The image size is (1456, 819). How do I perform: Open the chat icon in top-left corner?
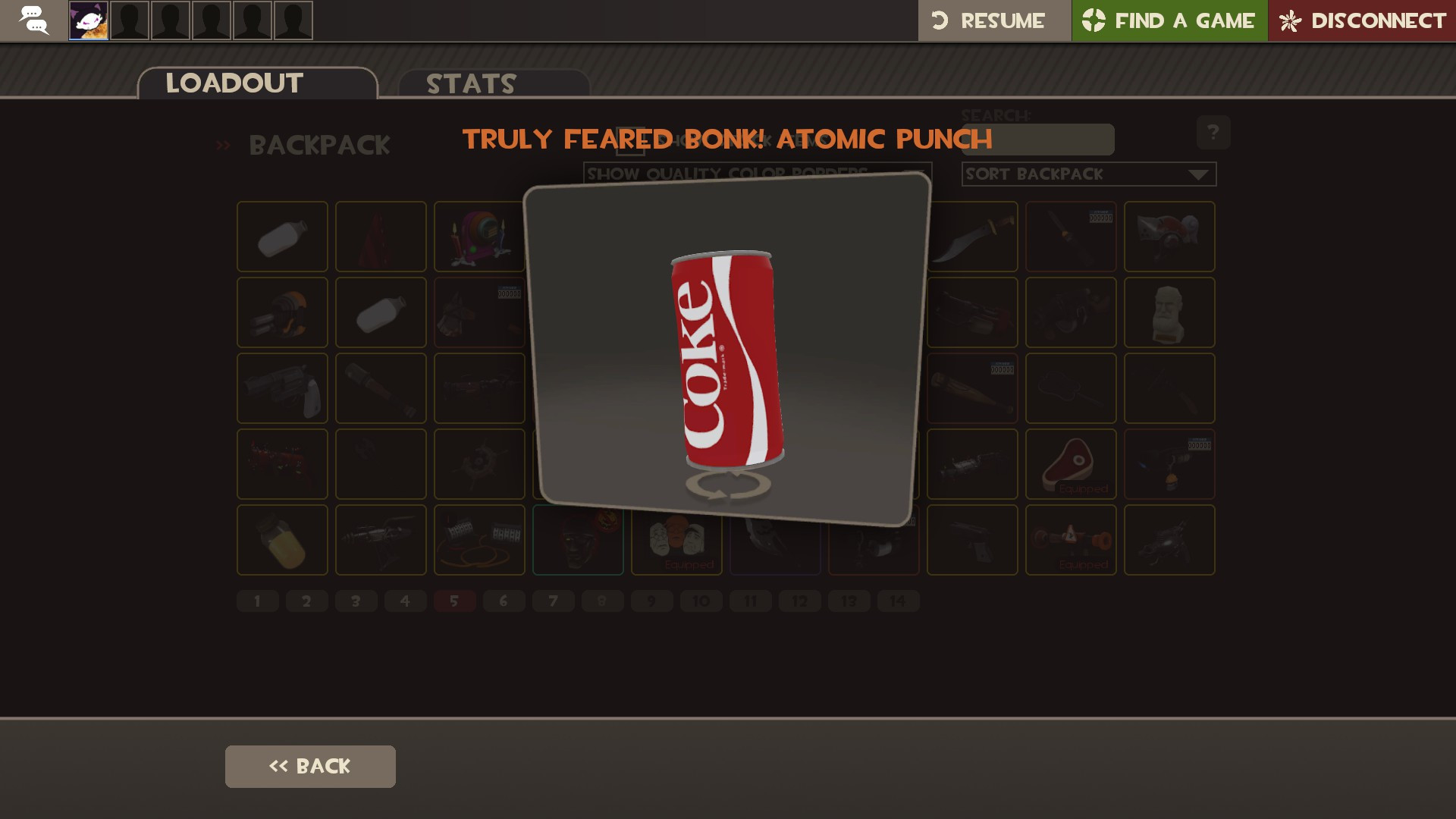(33, 20)
